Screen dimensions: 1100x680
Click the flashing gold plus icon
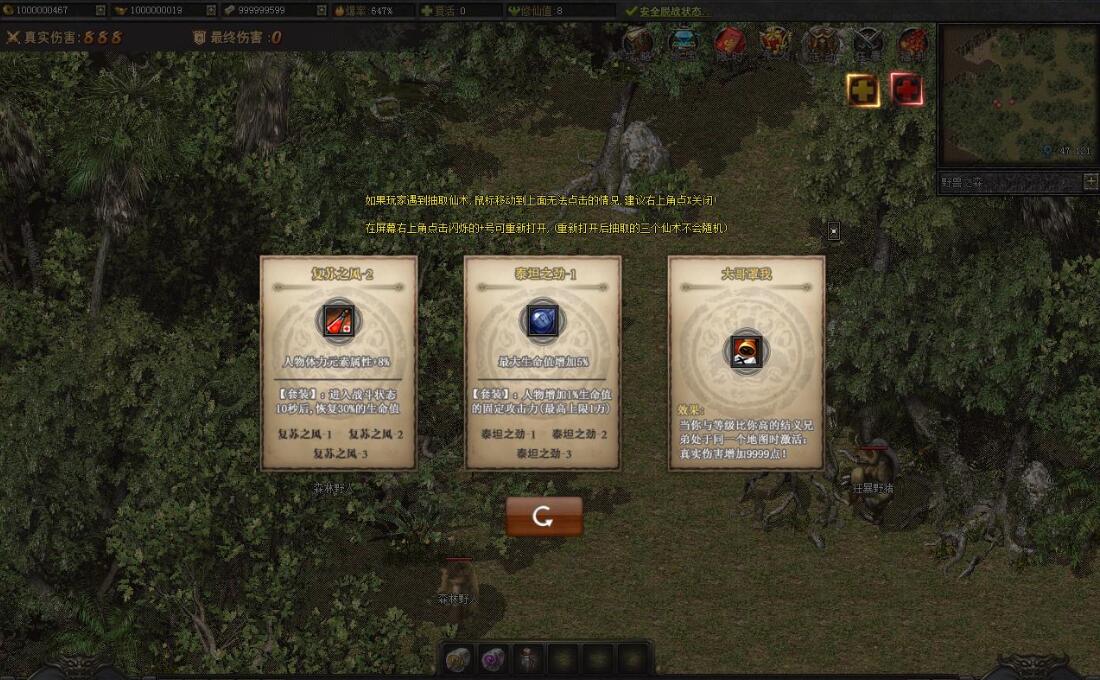tap(863, 90)
